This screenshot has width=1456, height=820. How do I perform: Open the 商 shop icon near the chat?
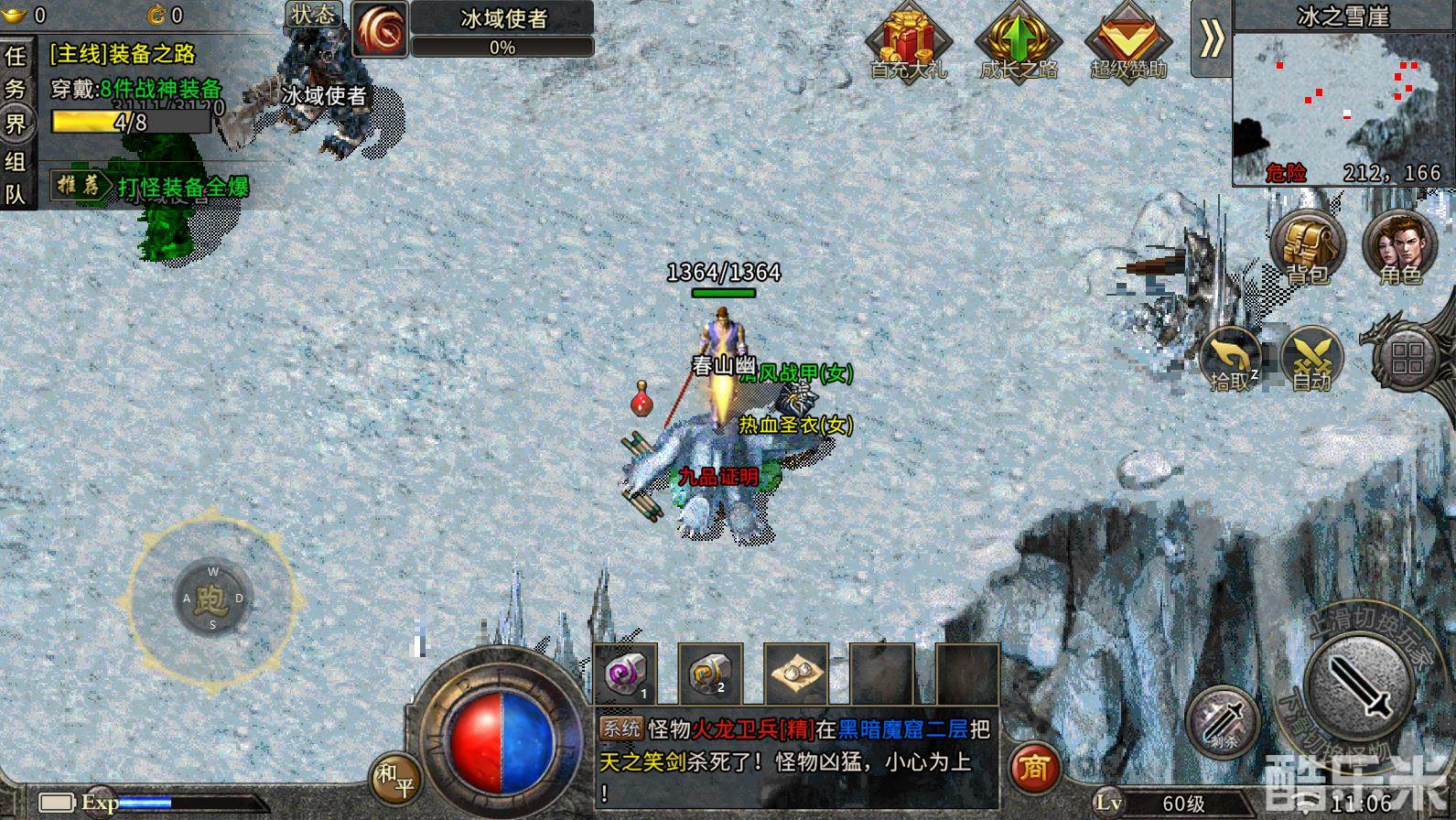(1037, 769)
